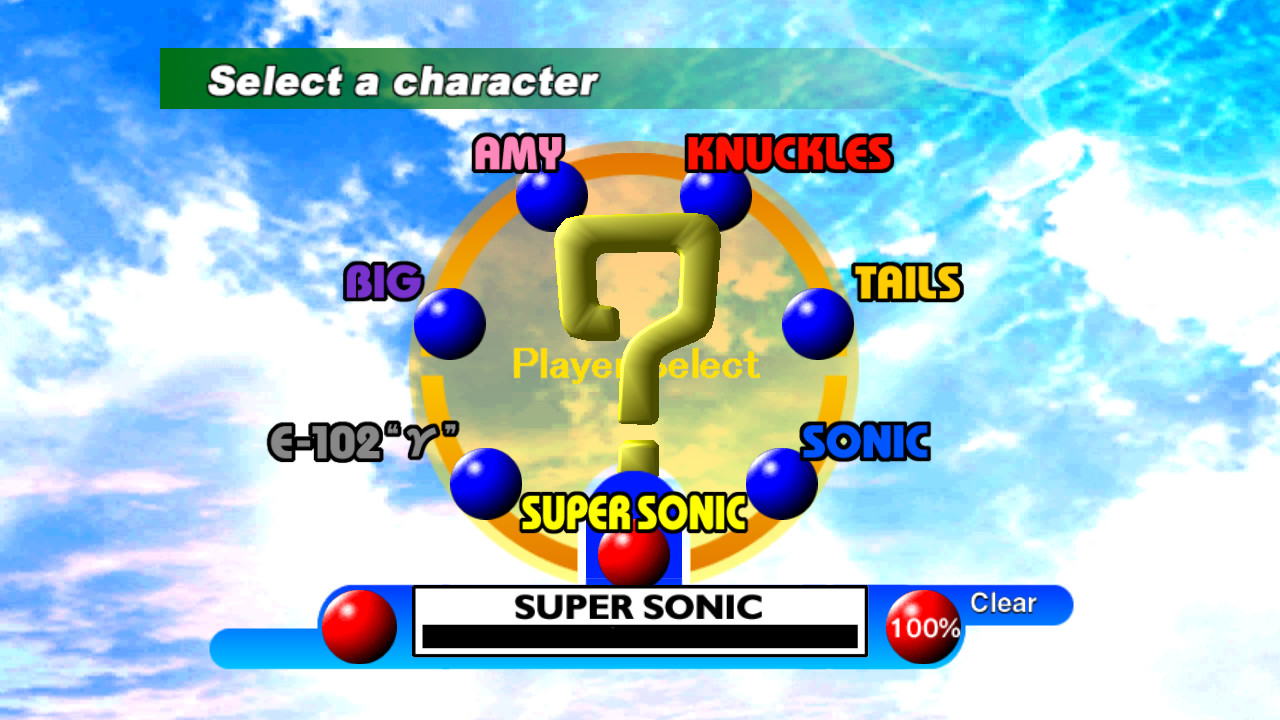Click the SUPER SONIC name box
This screenshot has height=720, width=1280.
637,605
